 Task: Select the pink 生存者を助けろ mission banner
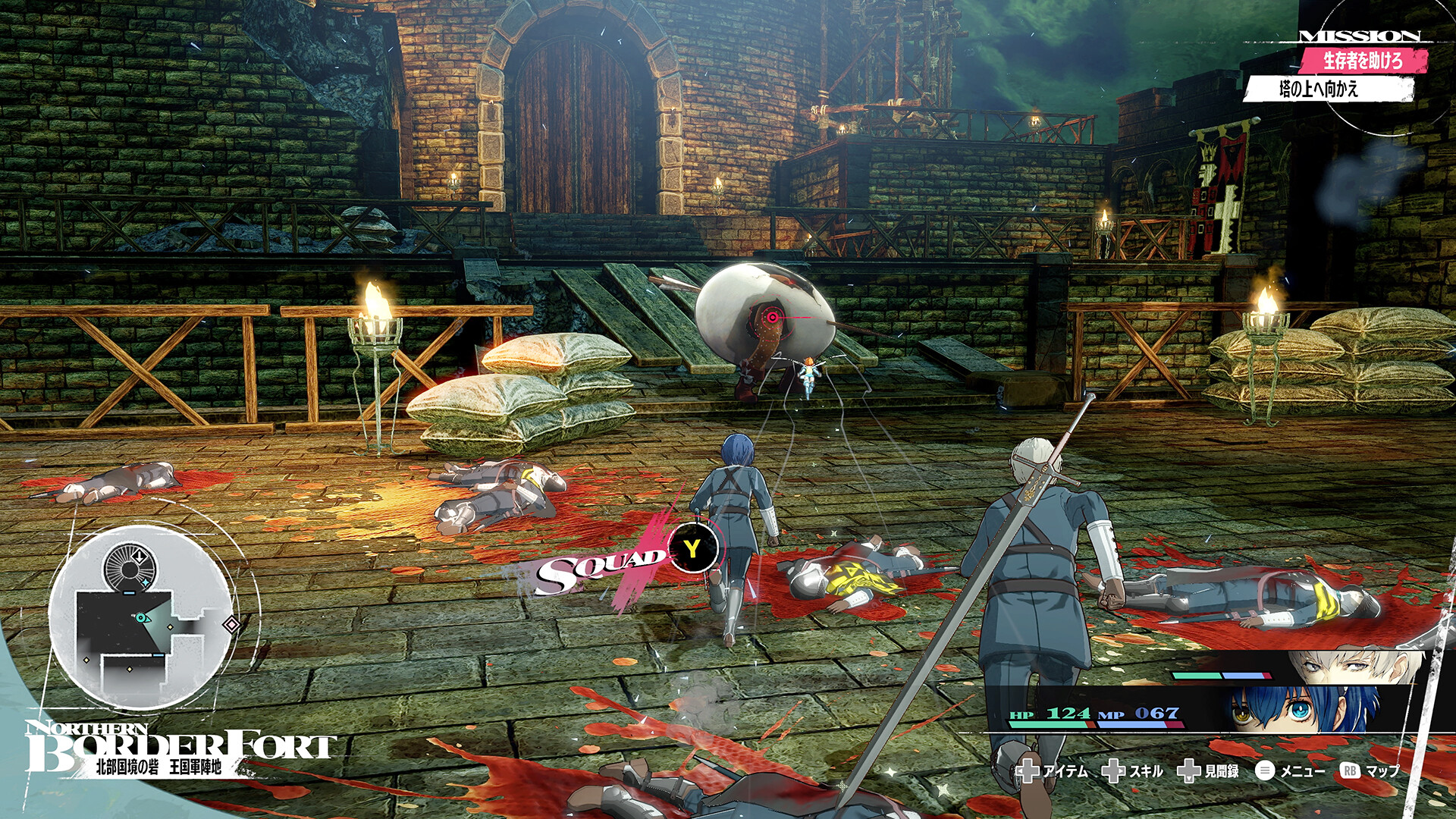(x=1363, y=61)
